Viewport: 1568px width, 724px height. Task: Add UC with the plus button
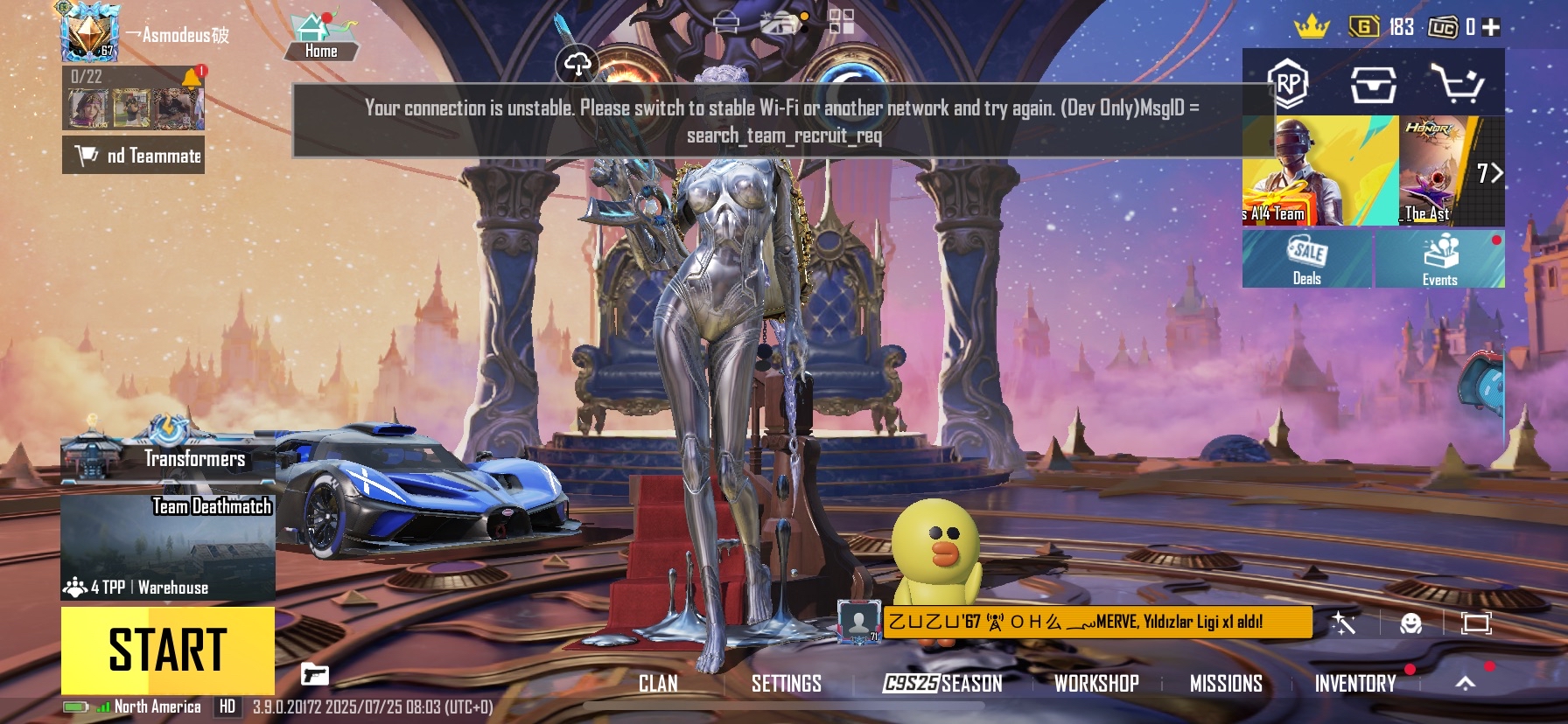pyautogui.click(x=1492, y=27)
